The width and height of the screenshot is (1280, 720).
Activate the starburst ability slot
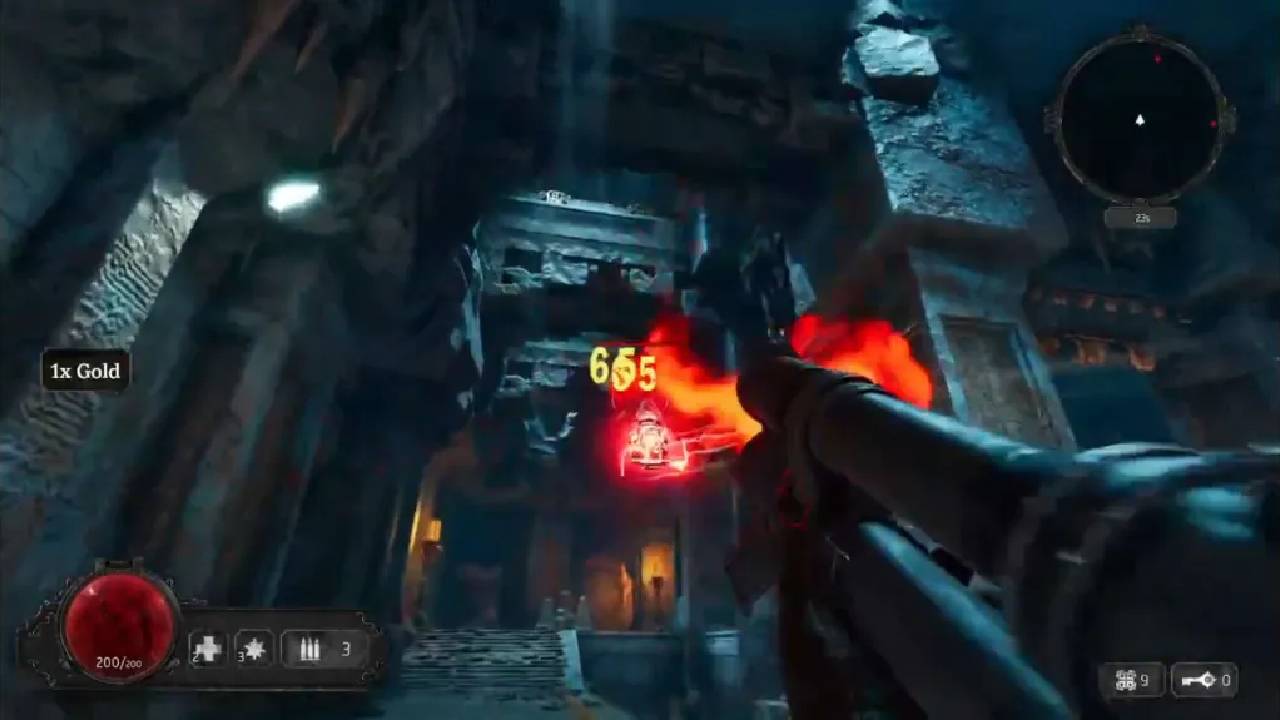[254, 649]
